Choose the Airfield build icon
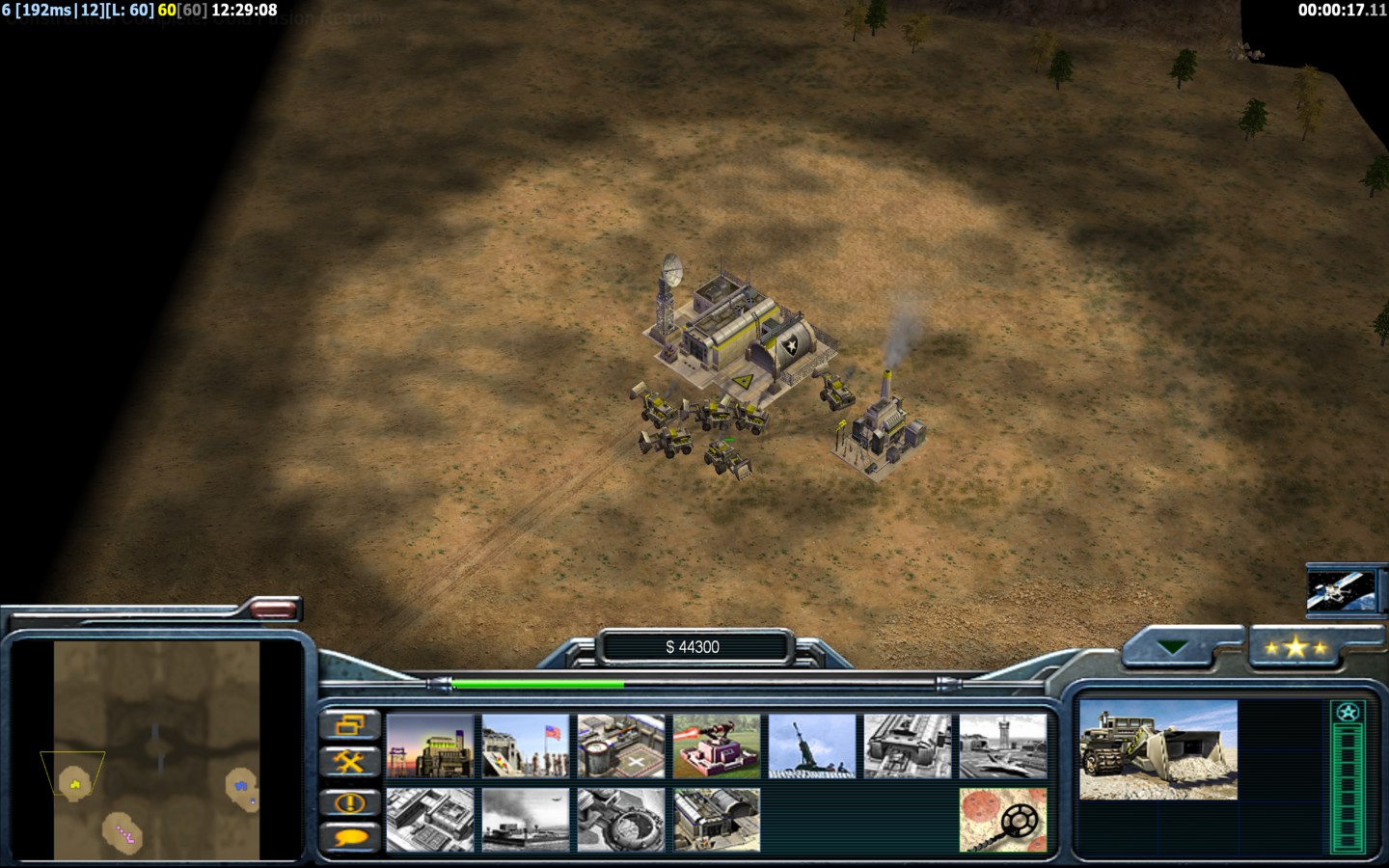The width and height of the screenshot is (1389, 868). tap(1003, 746)
